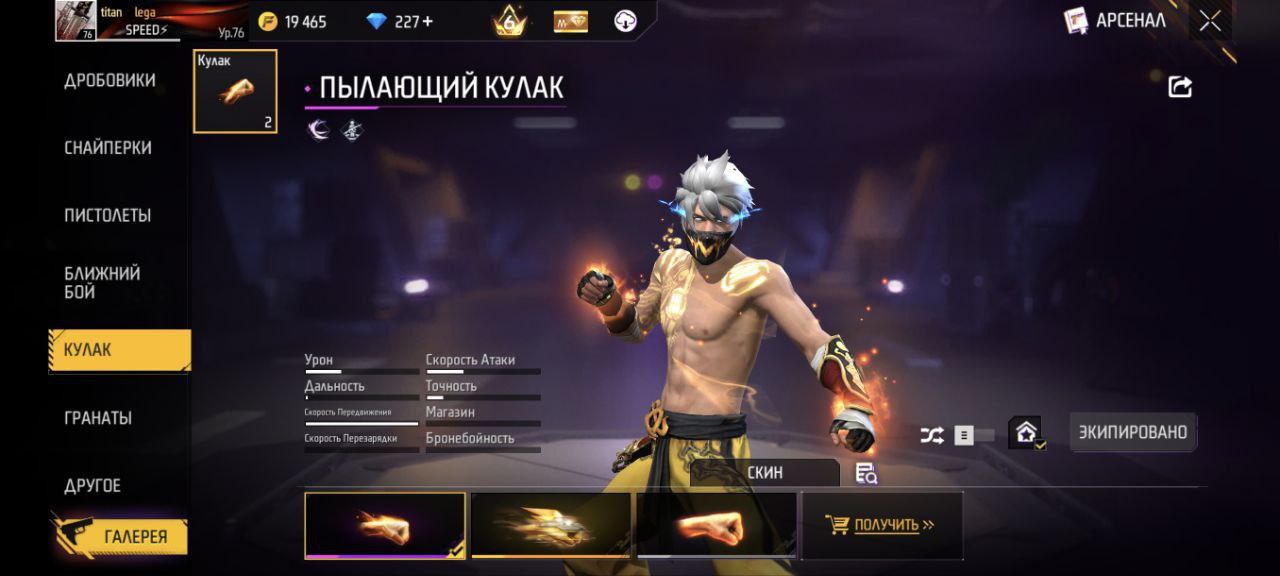The image size is (1280, 576).
Task: Open the Дробовики weapon category
Action: click(109, 81)
